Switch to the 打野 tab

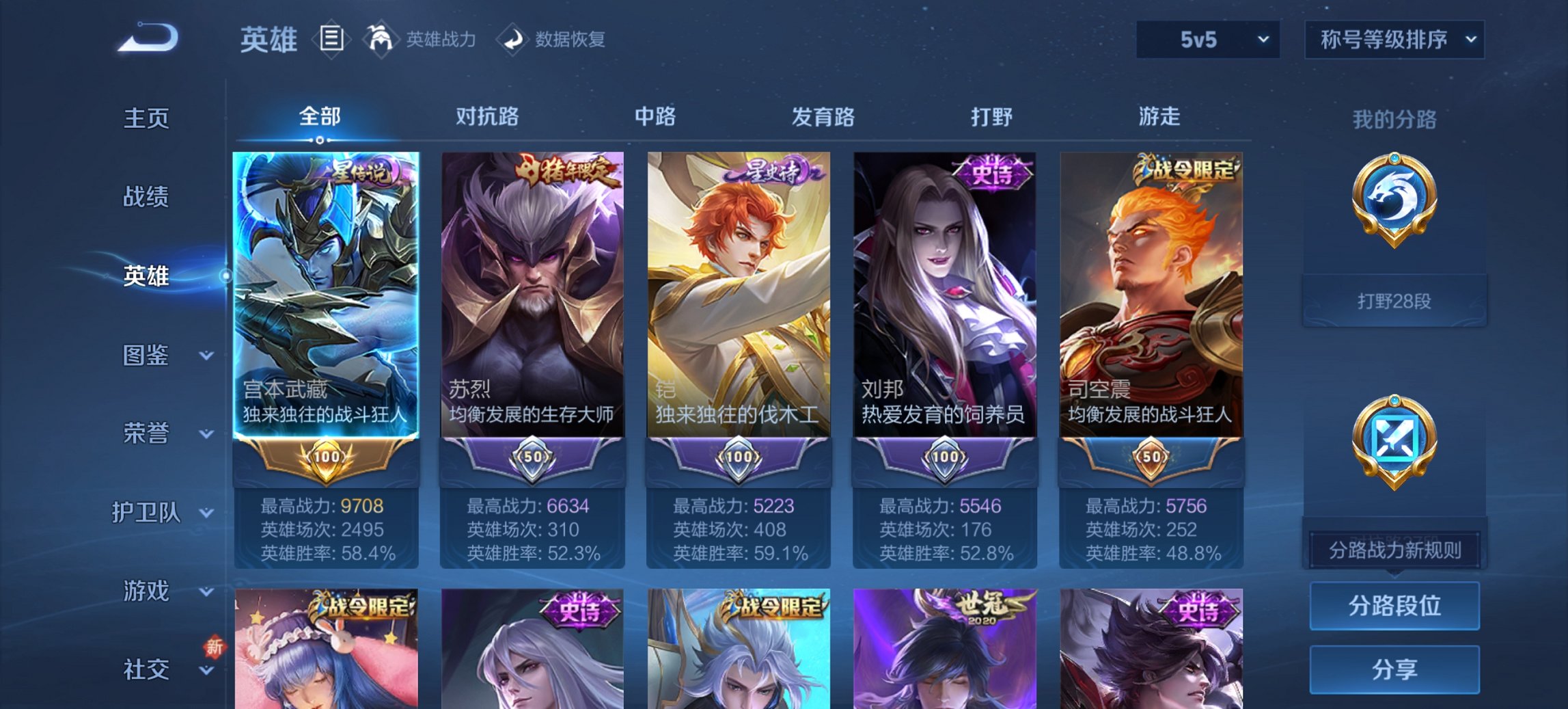989,117
